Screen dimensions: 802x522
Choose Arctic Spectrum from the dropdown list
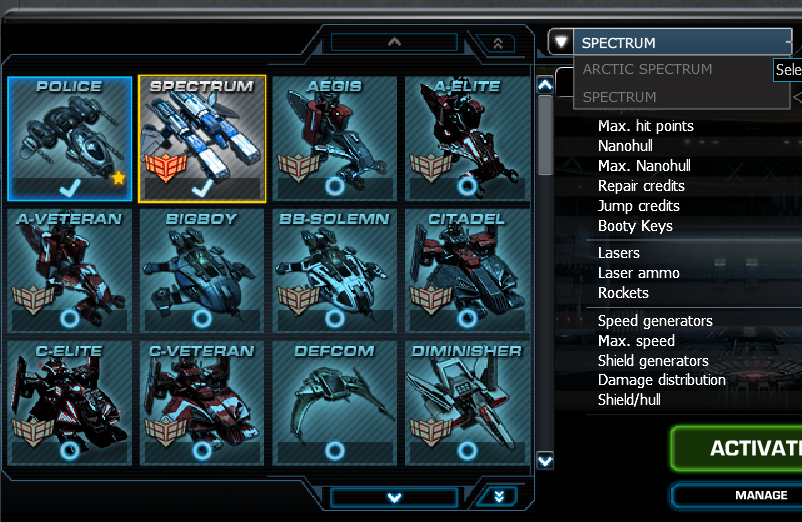648,70
